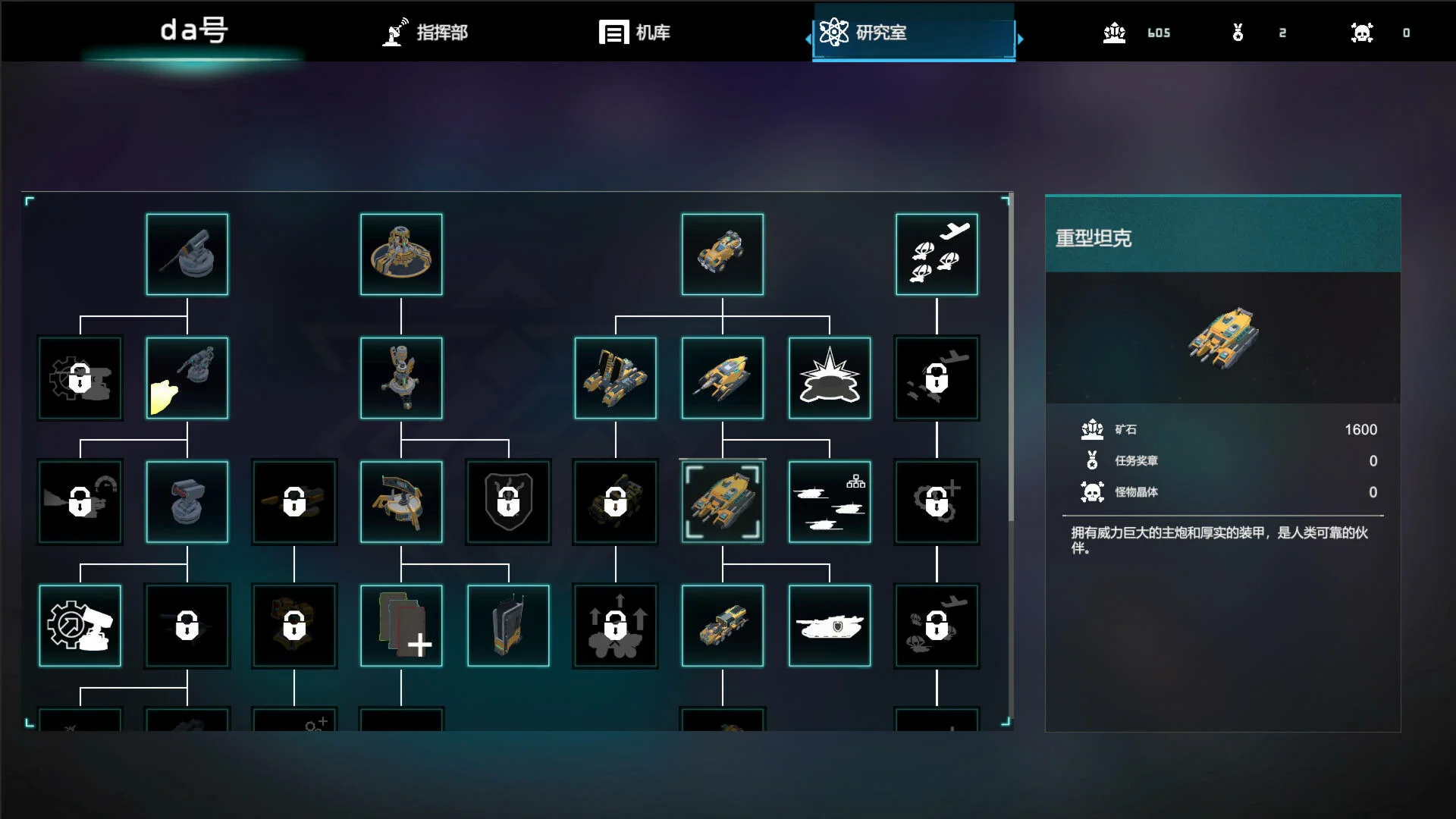Choose the circular base station node
Image resolution: width=1456 pixels, height=819 pixels.
[x=401, y=255]
